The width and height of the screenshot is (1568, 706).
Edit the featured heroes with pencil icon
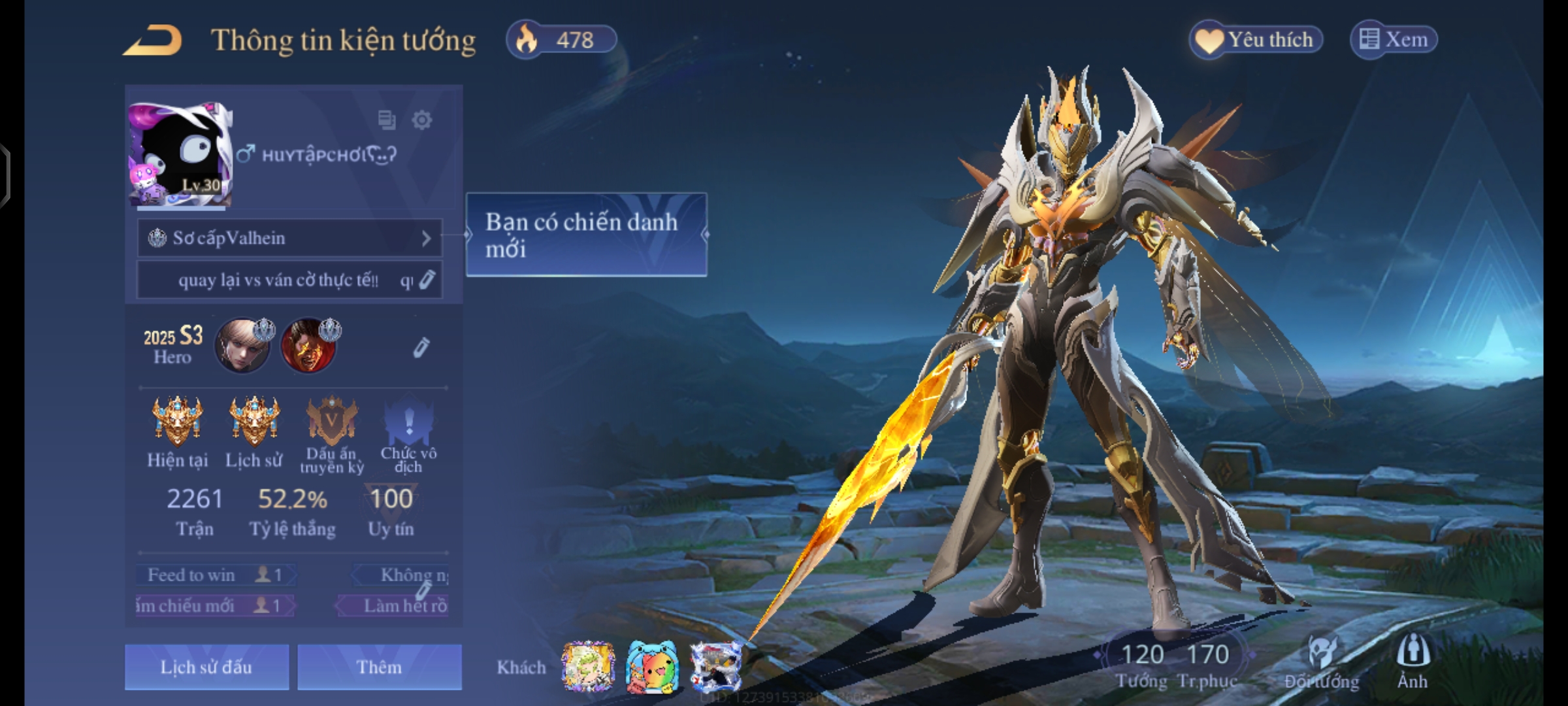[x=421, y=347]
